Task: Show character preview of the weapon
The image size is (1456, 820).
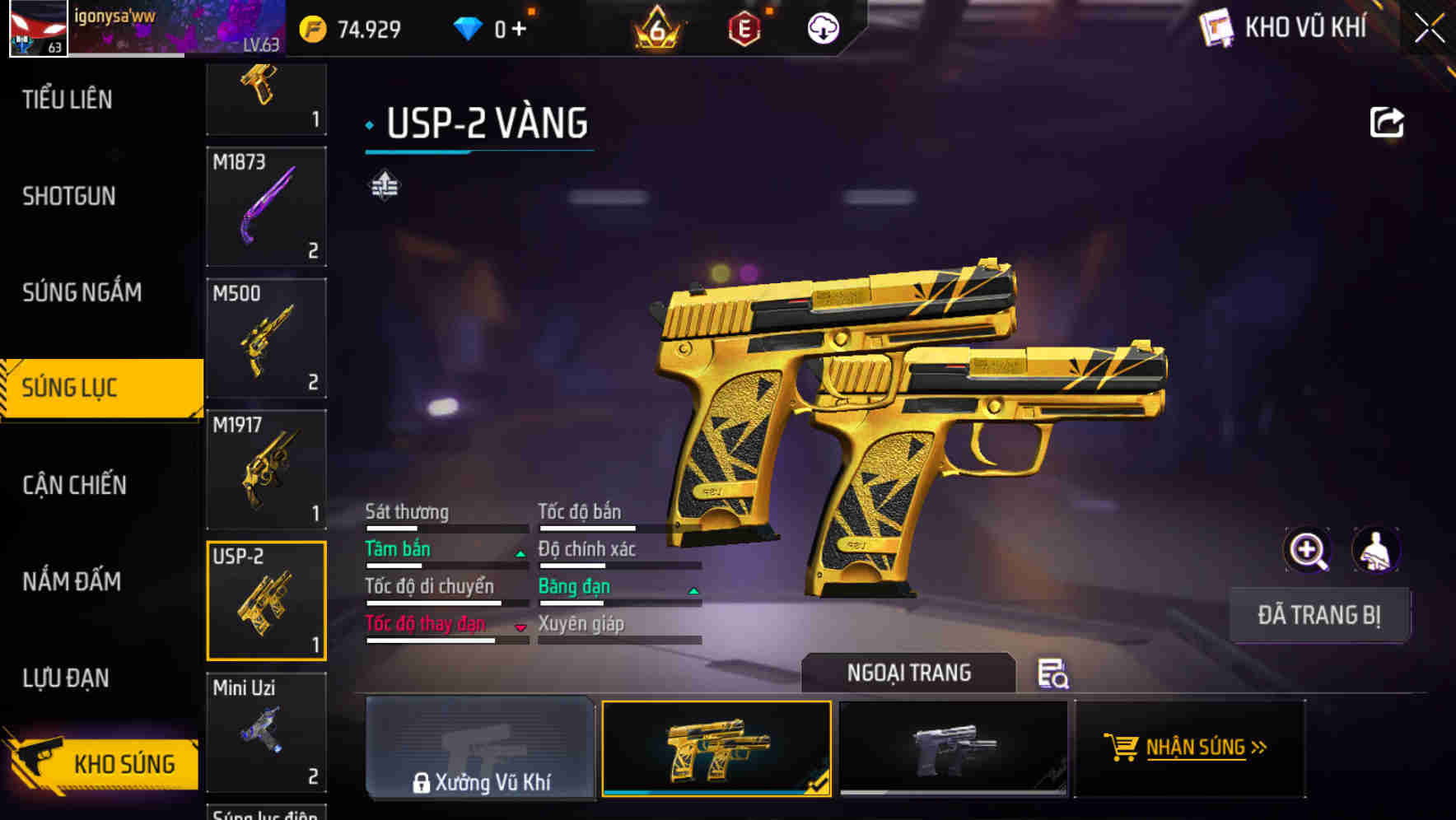Action: click(1377, 550)
